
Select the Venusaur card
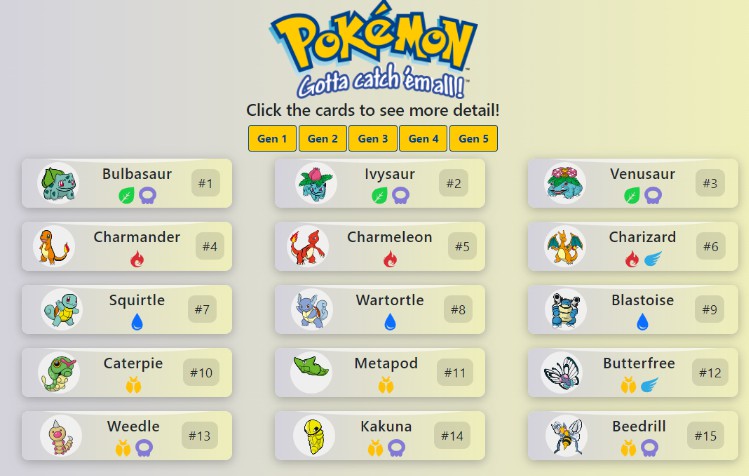(632, 184)
